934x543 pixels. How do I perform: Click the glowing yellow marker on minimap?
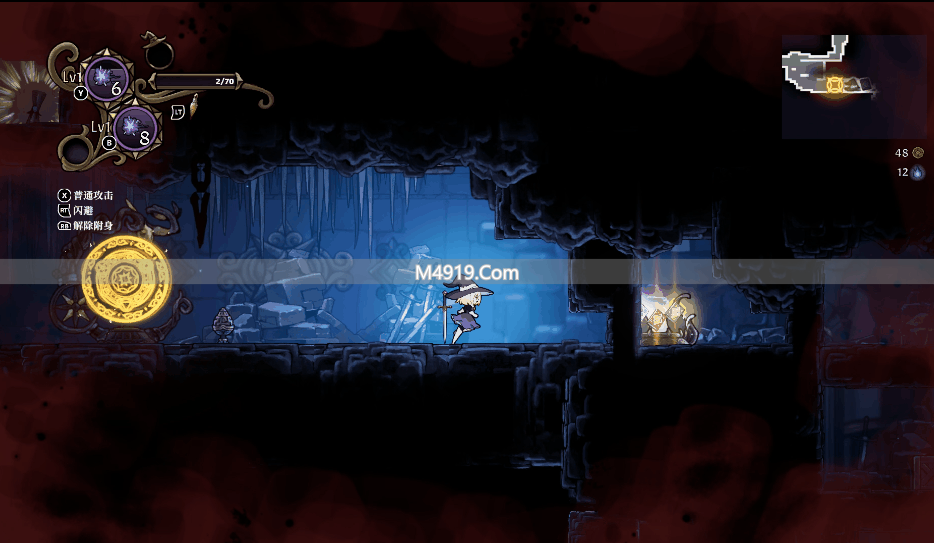[x=836, y=86]
